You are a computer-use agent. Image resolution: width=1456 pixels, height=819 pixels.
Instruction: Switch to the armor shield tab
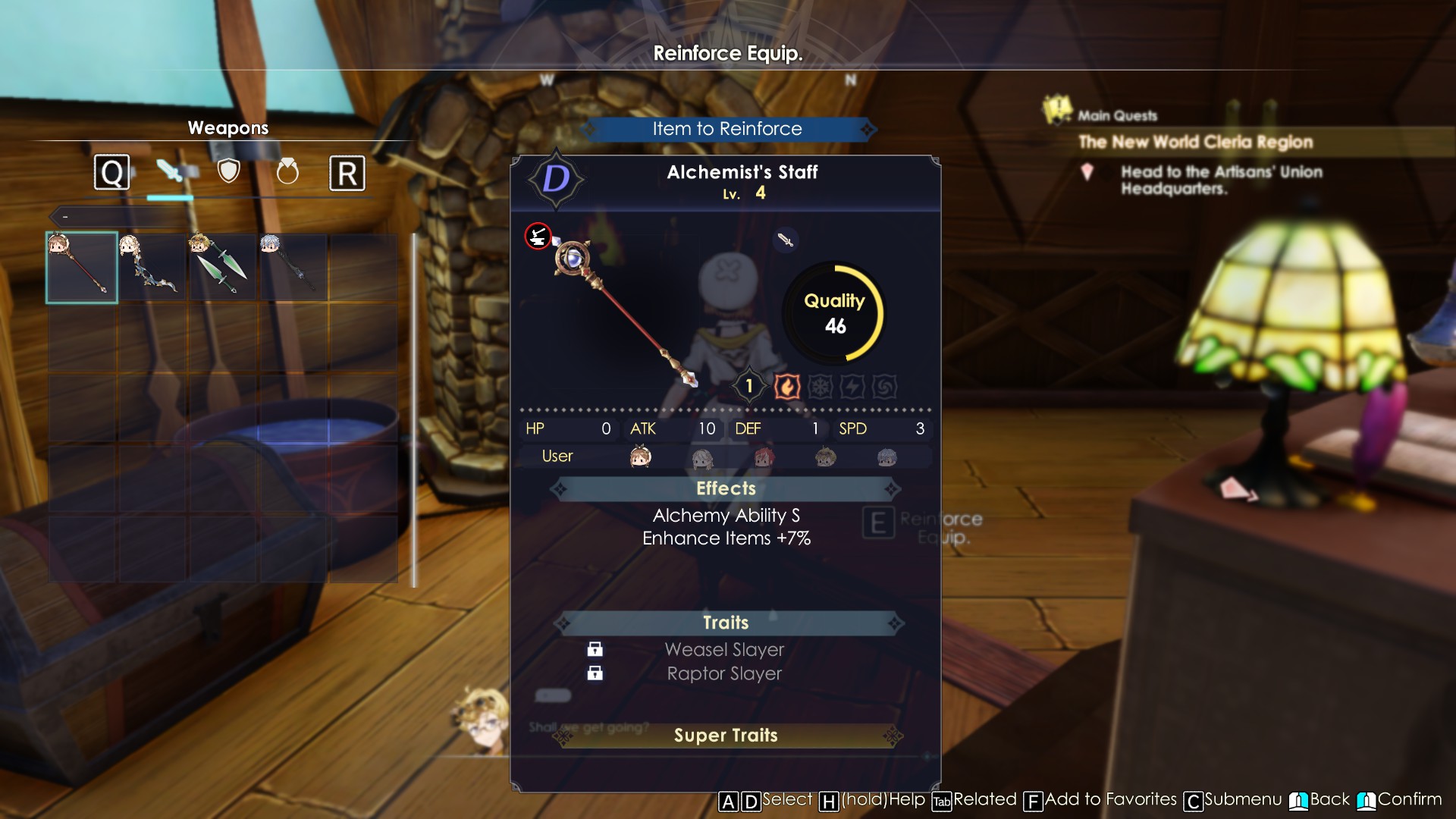(228, 172)
